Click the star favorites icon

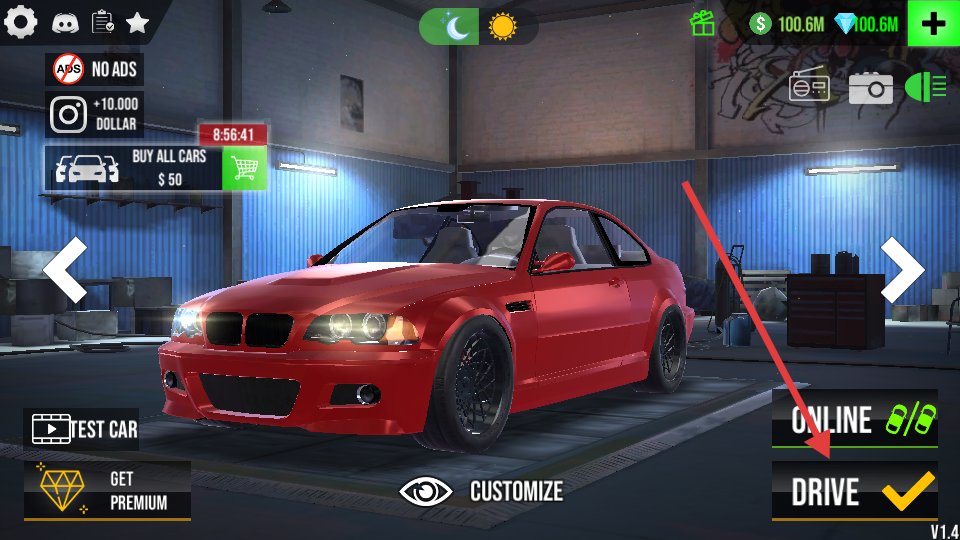(138, 22)
